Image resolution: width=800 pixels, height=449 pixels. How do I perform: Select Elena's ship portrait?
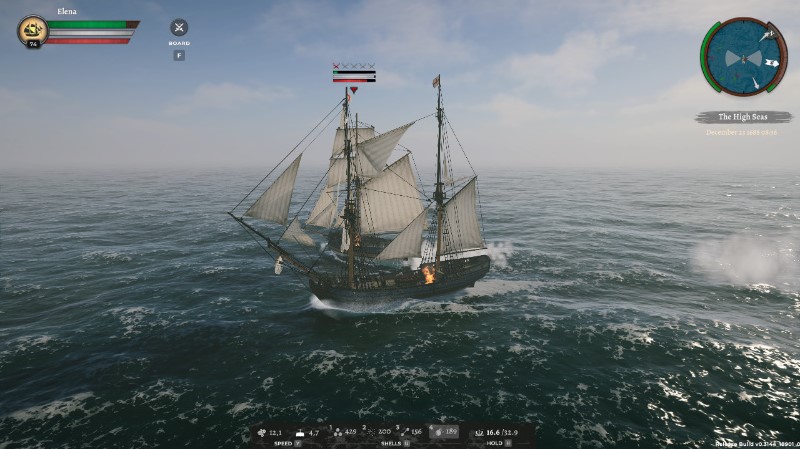tap(32, 29)
